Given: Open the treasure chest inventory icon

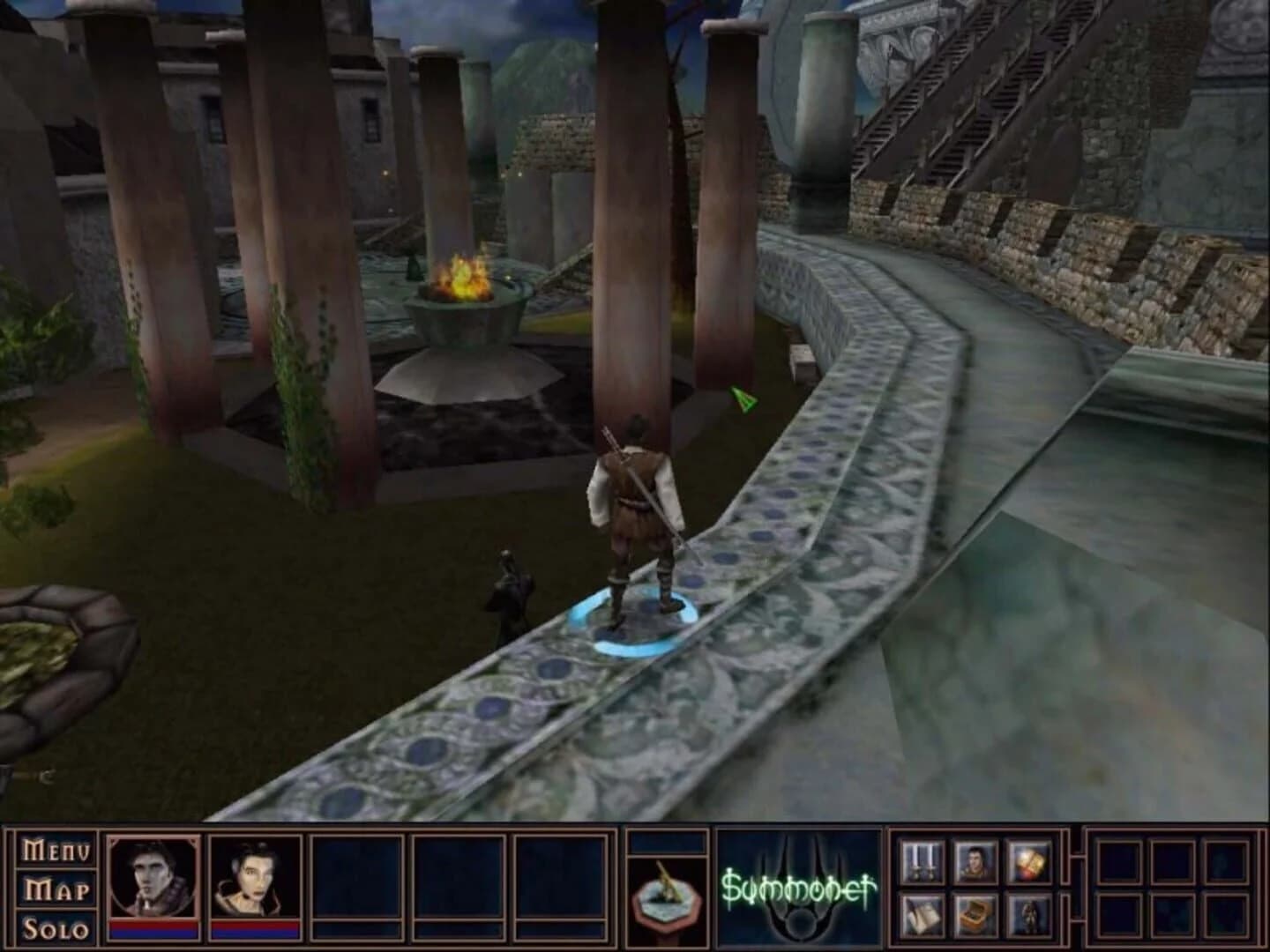Looking at the screenshot, I should [975, 915].
